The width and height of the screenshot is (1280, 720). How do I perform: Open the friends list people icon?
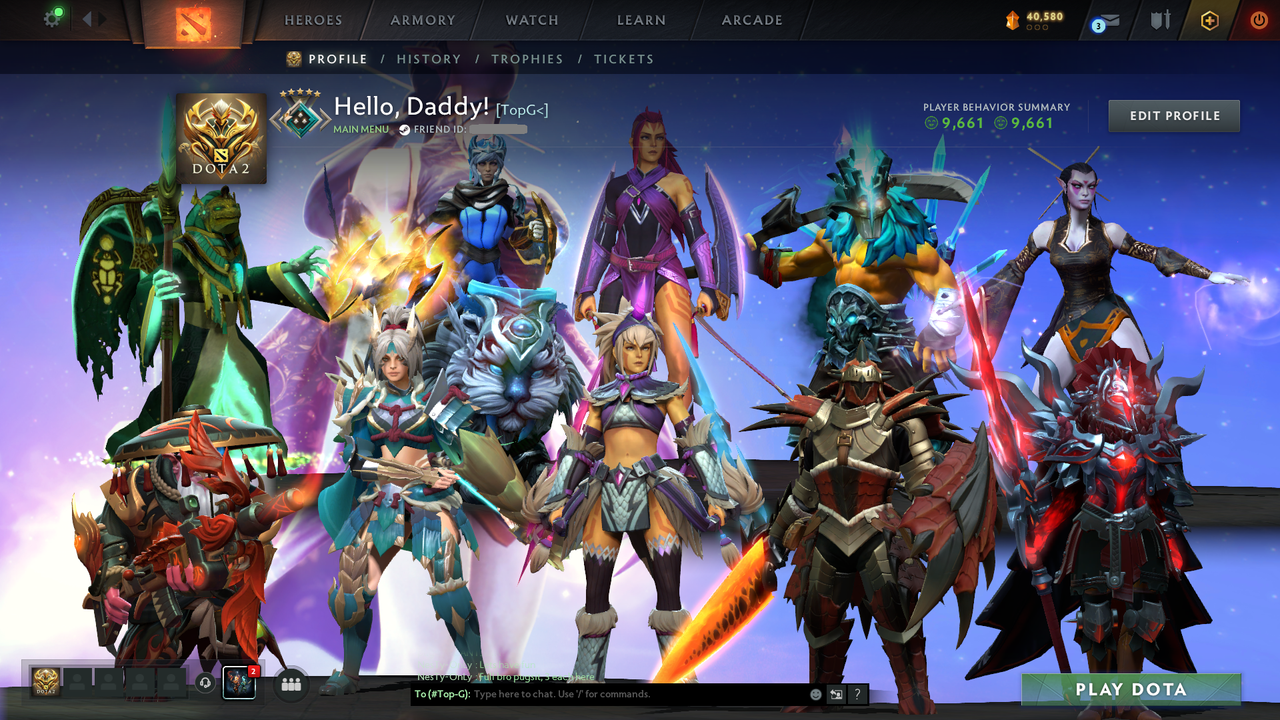(x=289, y=684)
